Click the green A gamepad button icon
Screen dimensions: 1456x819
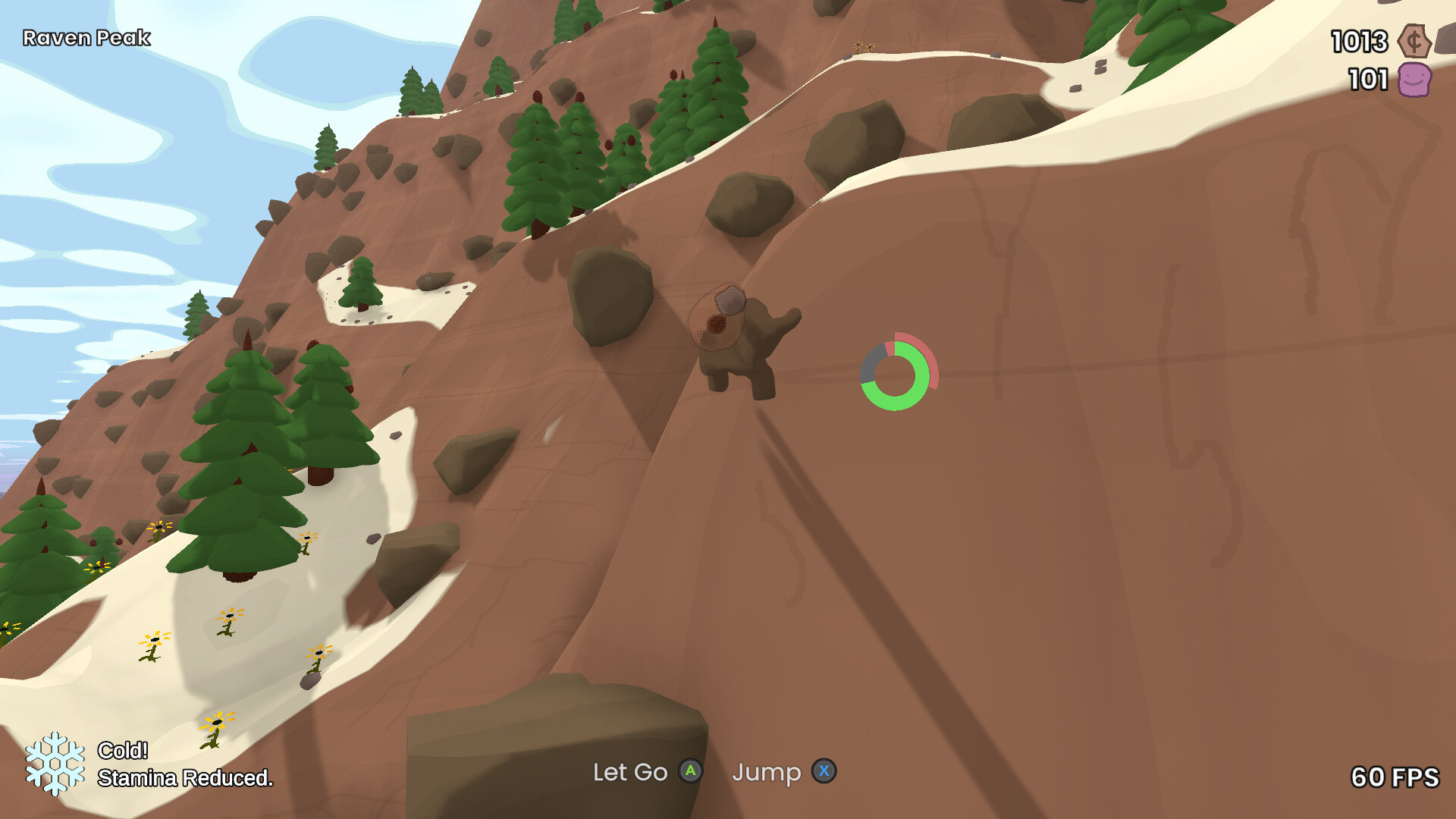point(689,772)
